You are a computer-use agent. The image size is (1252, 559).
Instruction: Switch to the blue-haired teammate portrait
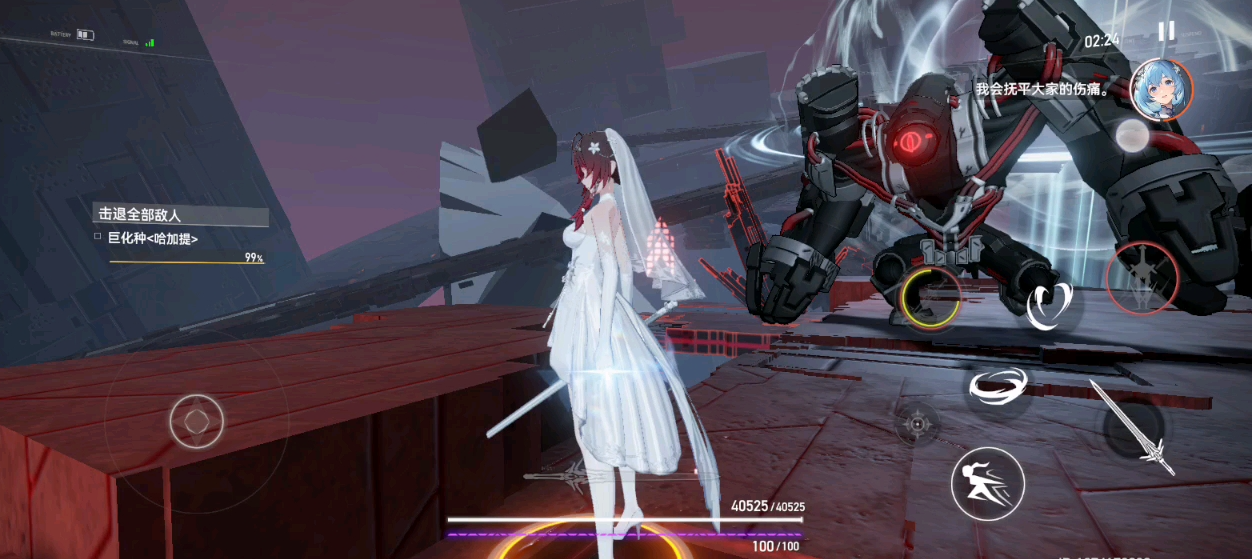[1159, 90]
